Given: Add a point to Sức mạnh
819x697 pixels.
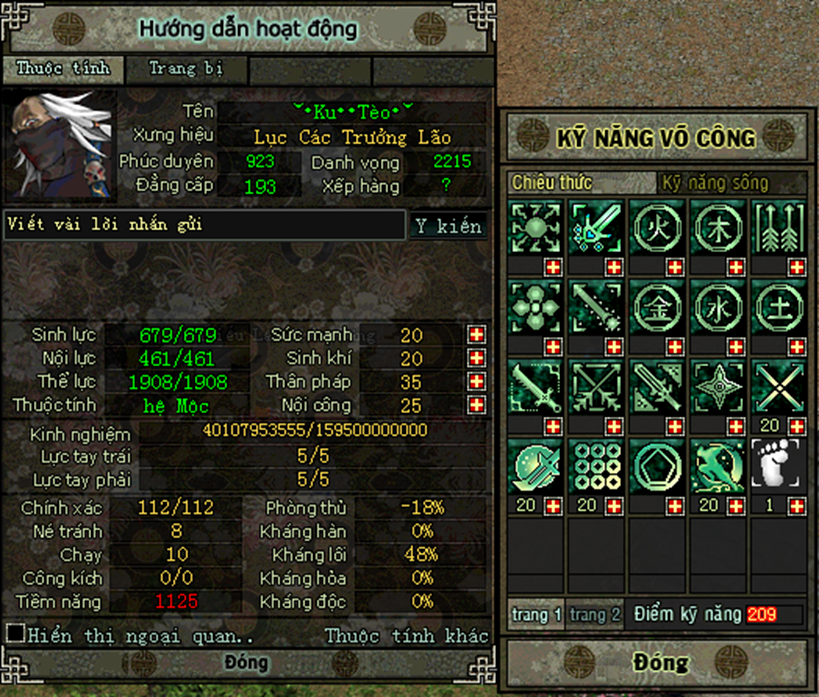Looking at the screenshot, I should point(477,334).
